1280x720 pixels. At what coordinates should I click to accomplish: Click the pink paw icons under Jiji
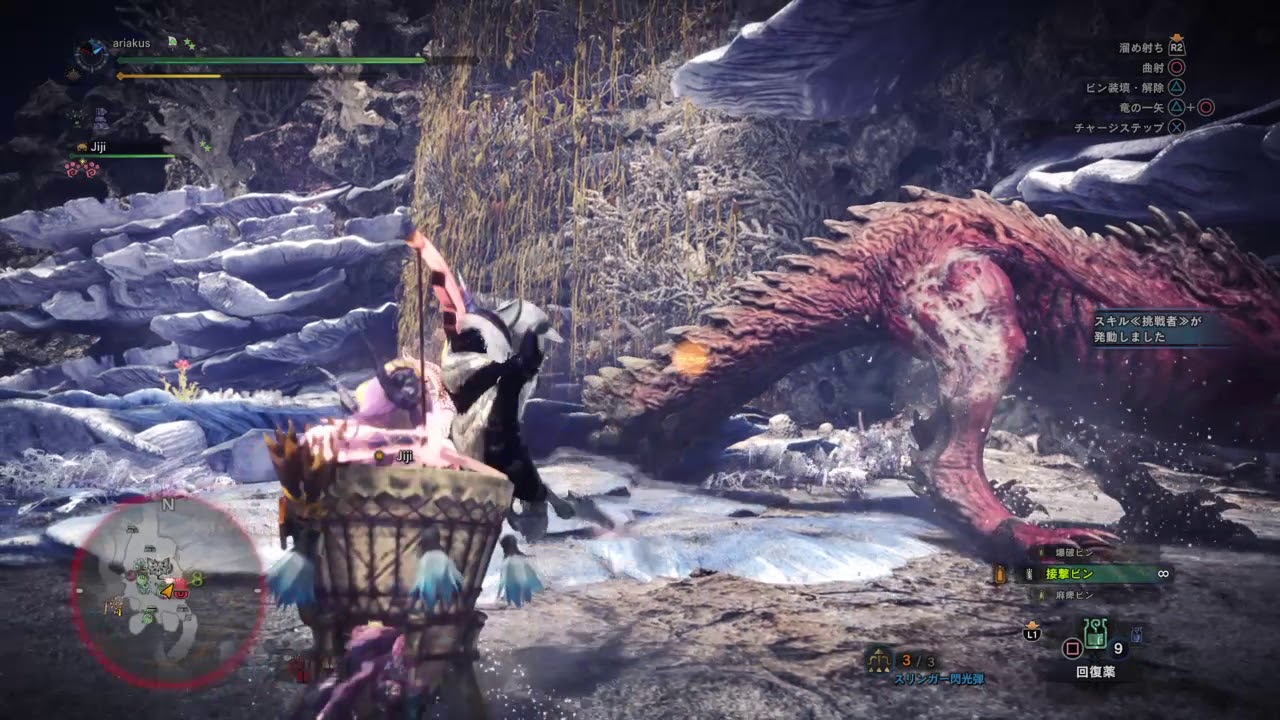pyautogui.click(x=82, y=169)
